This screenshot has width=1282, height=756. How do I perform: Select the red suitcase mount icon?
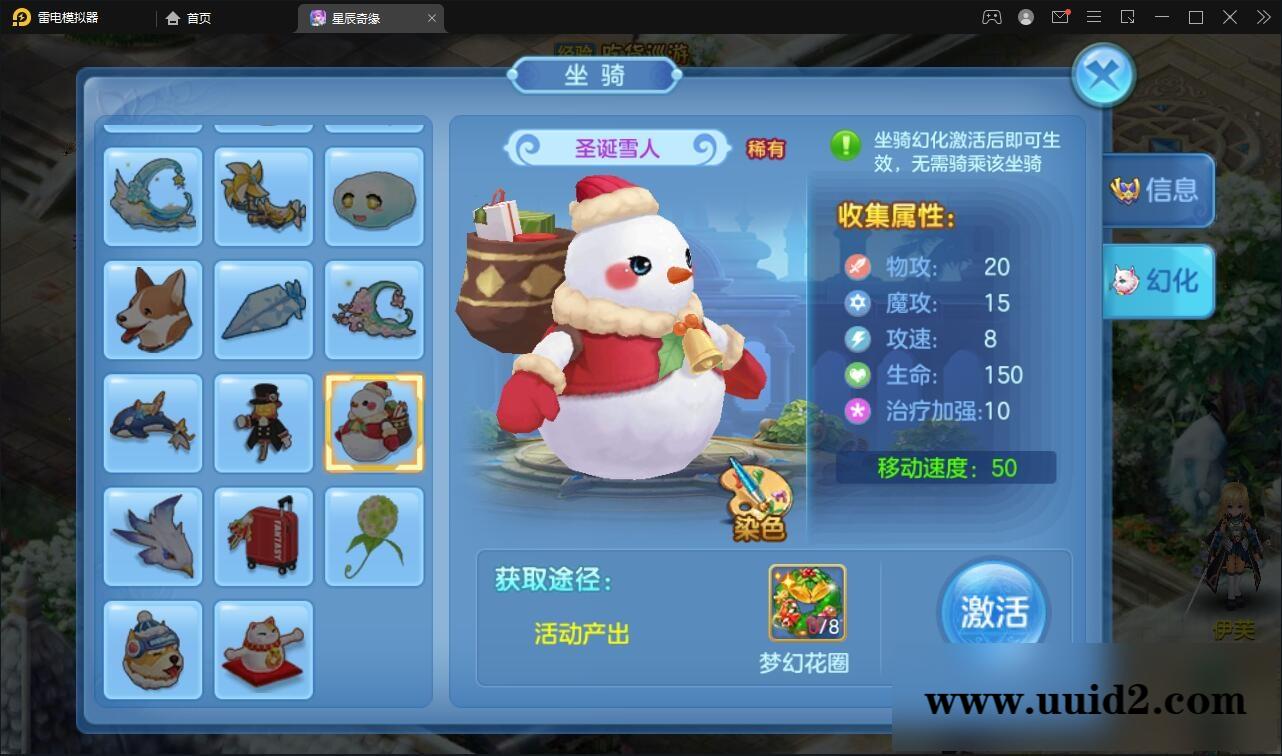coord(263,537)
